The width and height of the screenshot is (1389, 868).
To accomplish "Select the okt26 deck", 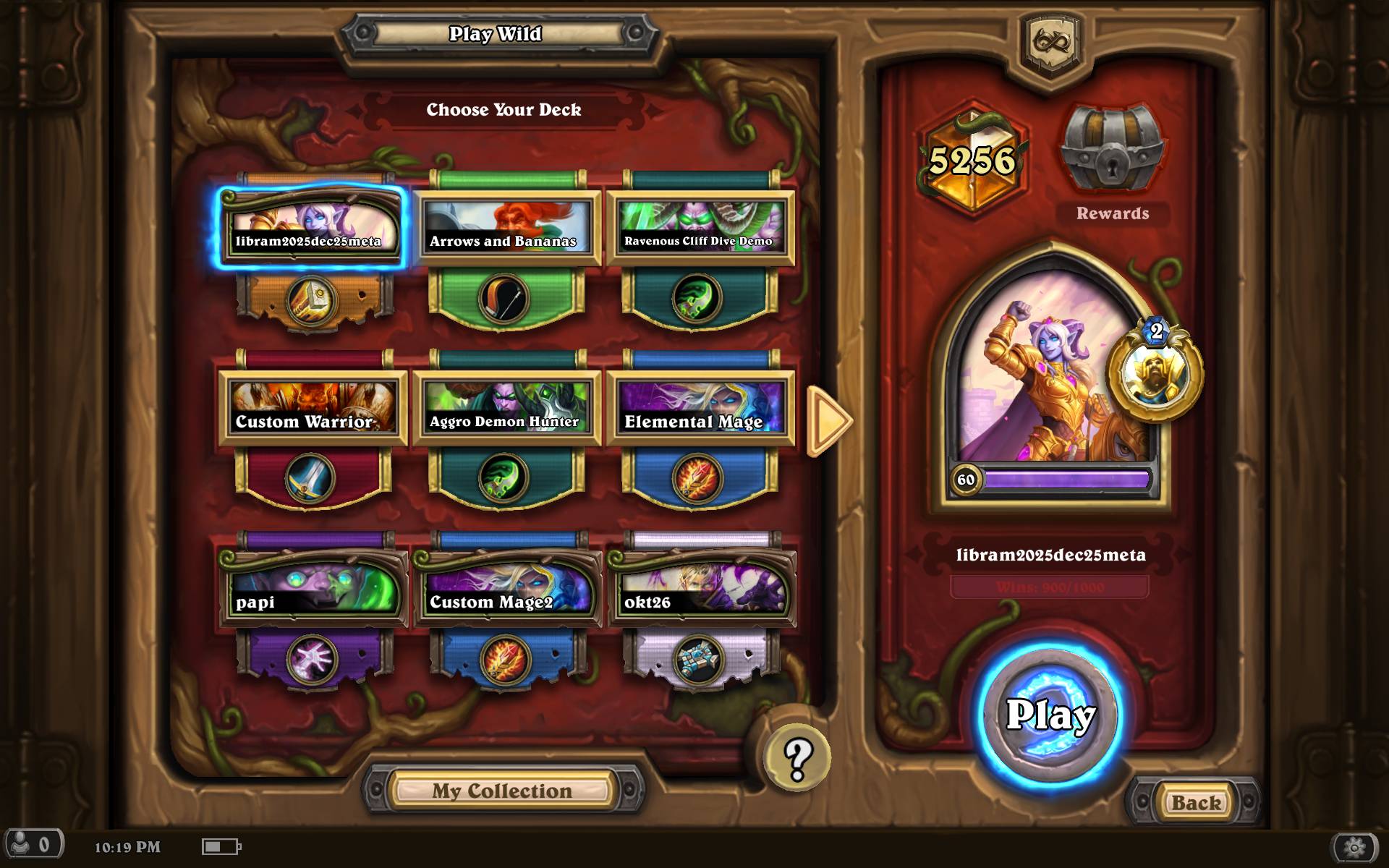I will pos(700,589).
